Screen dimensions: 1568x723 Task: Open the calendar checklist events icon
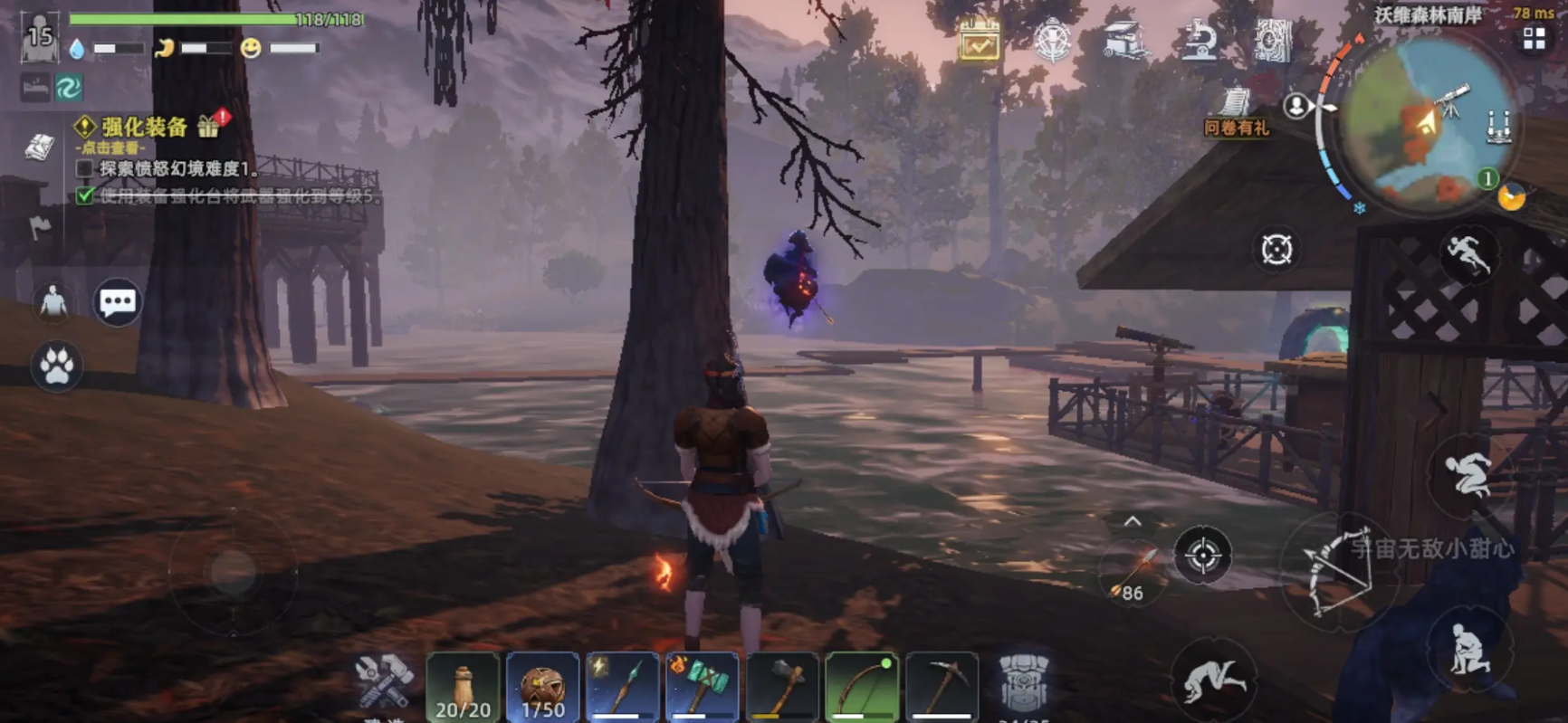[980, 41]
